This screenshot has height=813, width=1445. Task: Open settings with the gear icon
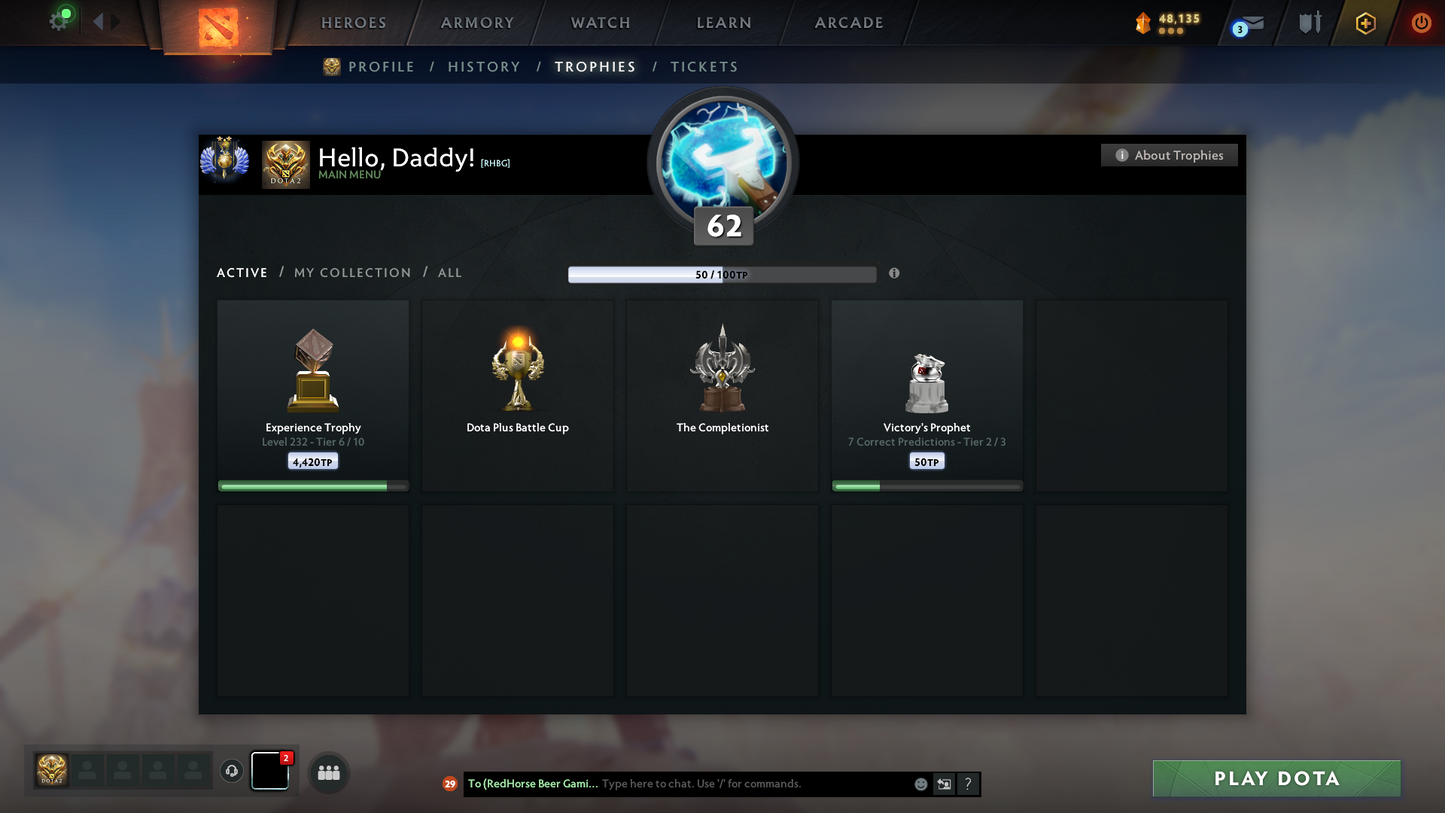coord(59,19)
